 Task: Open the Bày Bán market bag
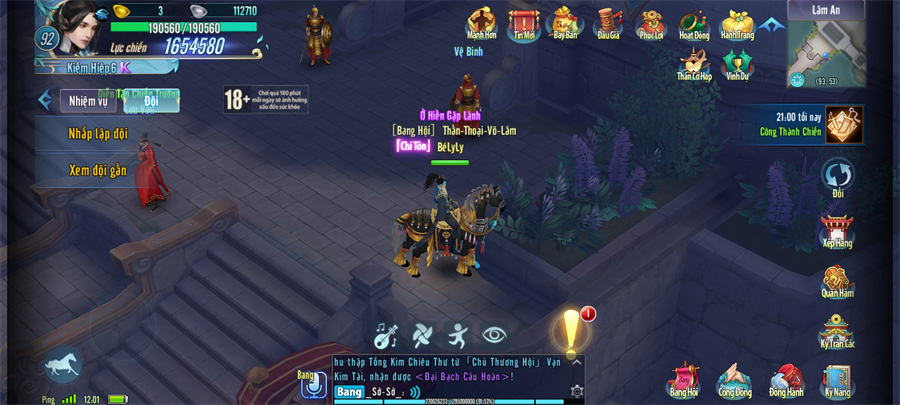[566, 22]
